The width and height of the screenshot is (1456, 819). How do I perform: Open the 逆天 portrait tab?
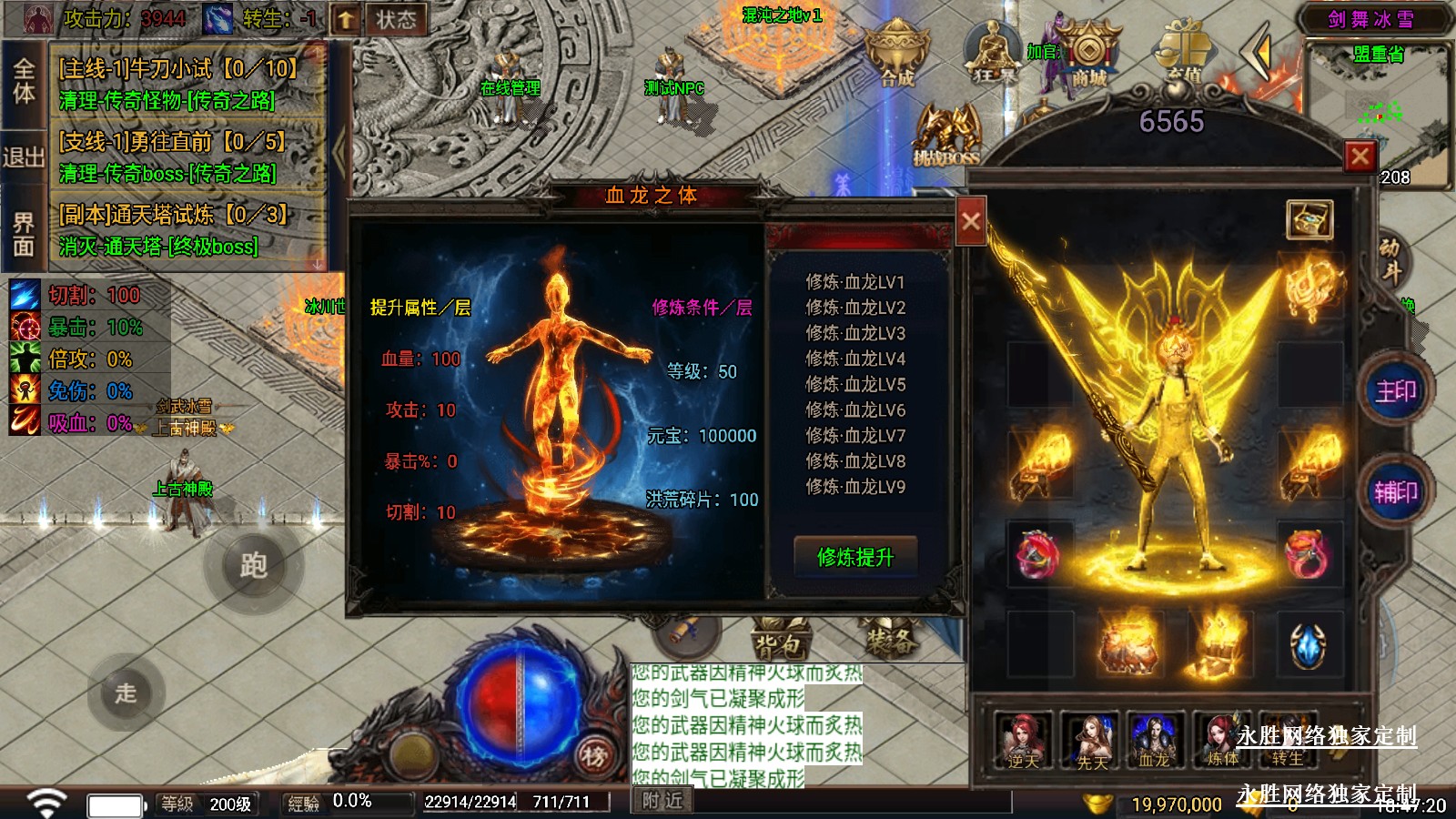click(1023, 741)
